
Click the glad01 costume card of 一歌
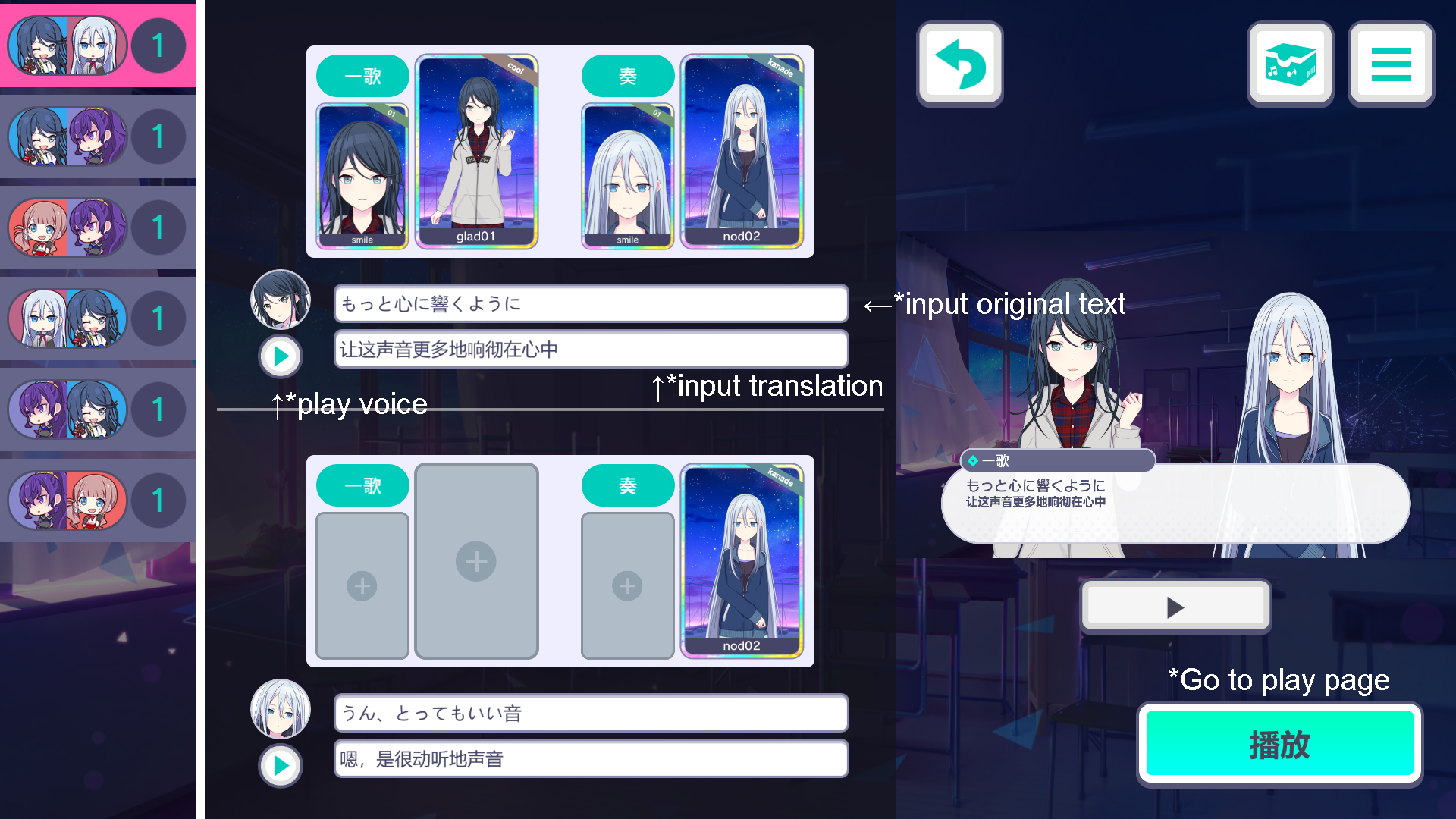tap(475, 152)
